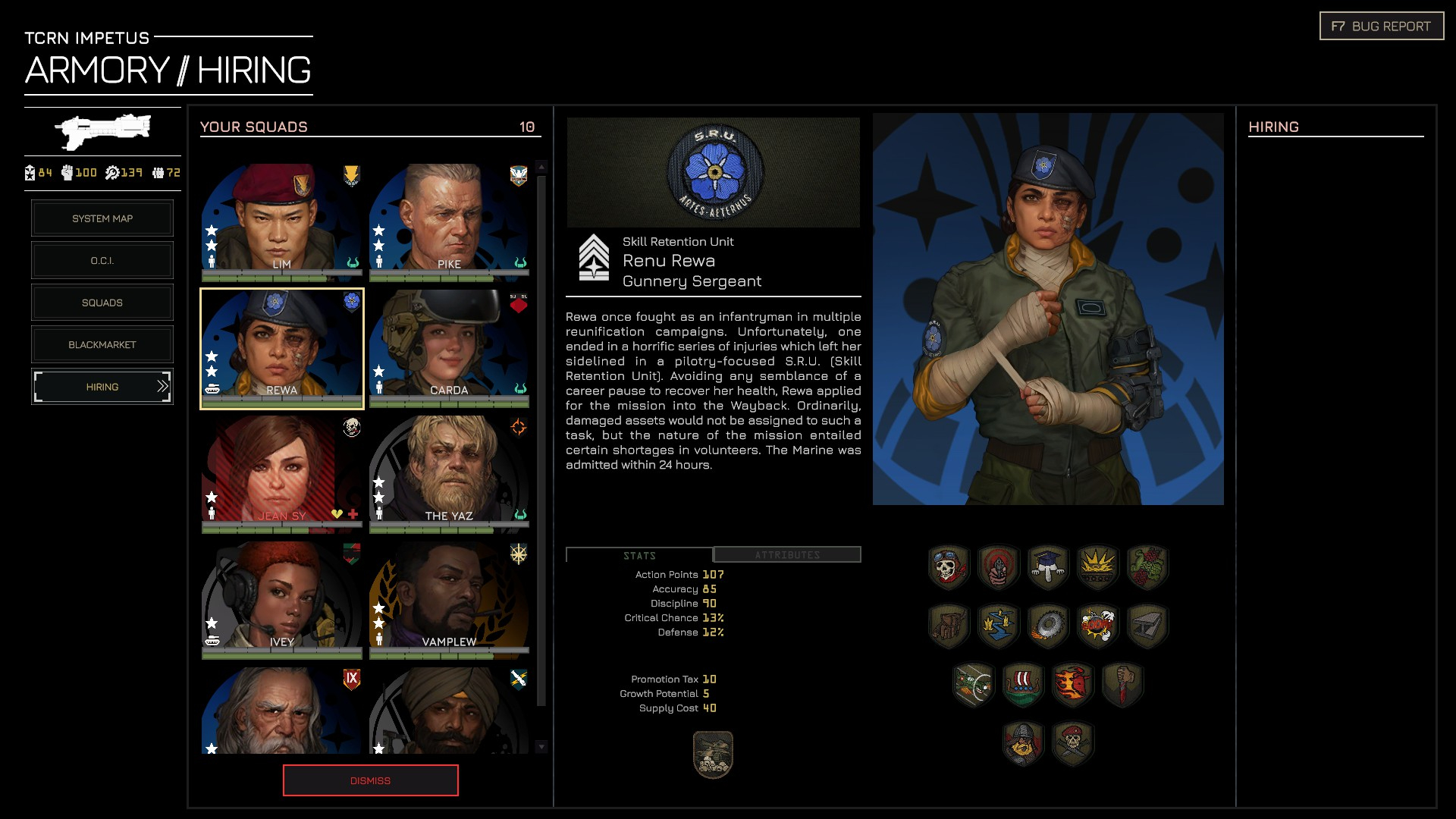Open the O.C.I. menu
1456x819 pixels.
click(x=102, y=261)
